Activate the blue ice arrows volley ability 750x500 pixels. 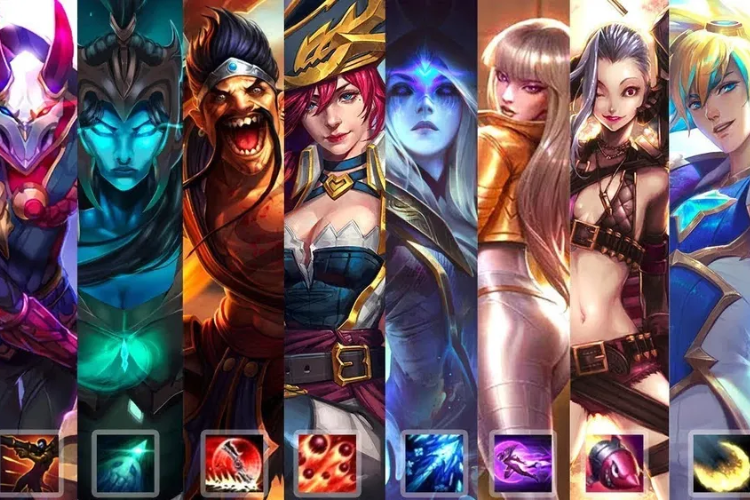[433, 462]
